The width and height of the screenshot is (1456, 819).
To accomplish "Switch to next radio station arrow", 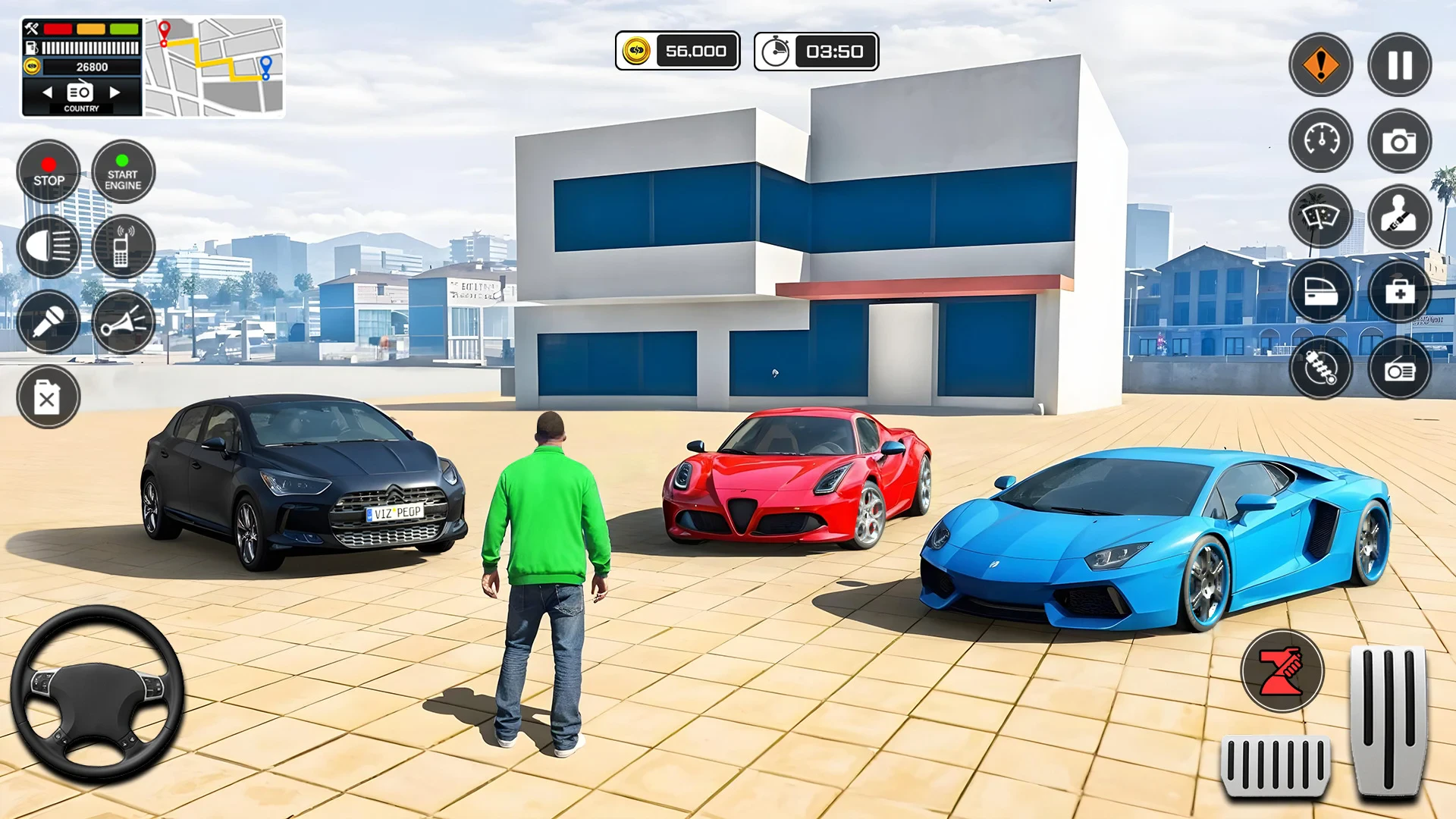I will pos(115,93).
